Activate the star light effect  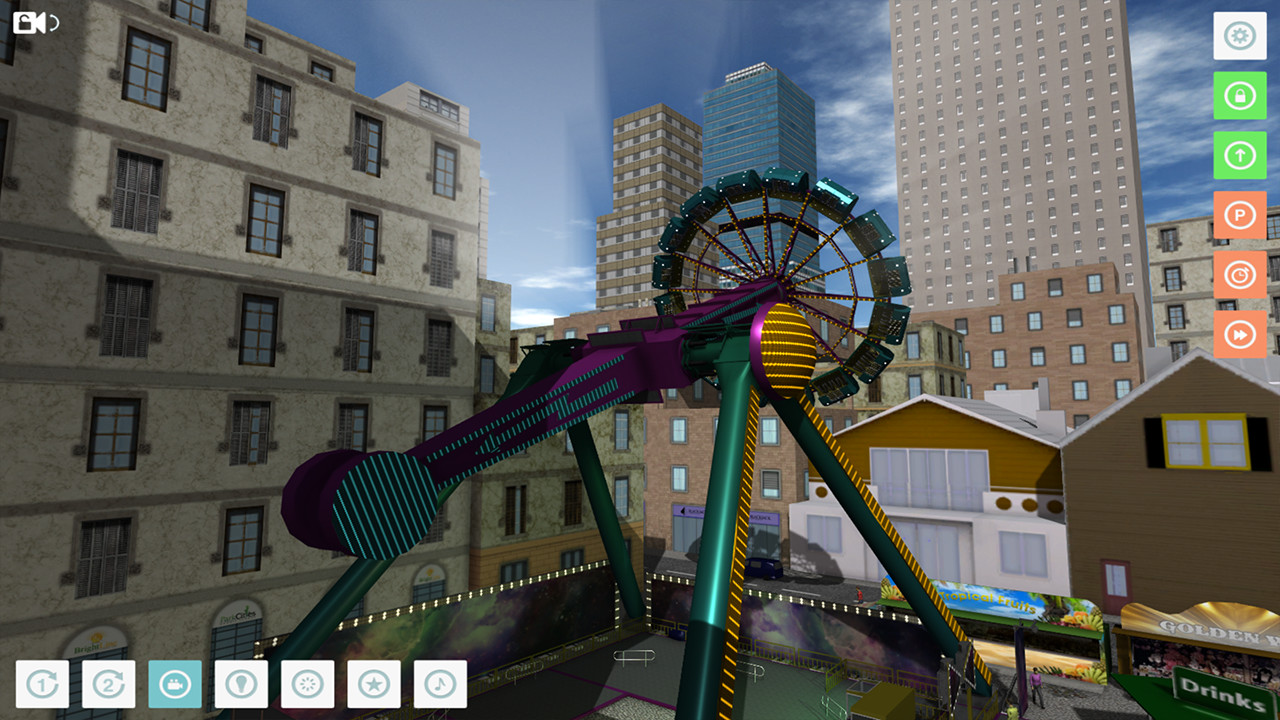375,685
